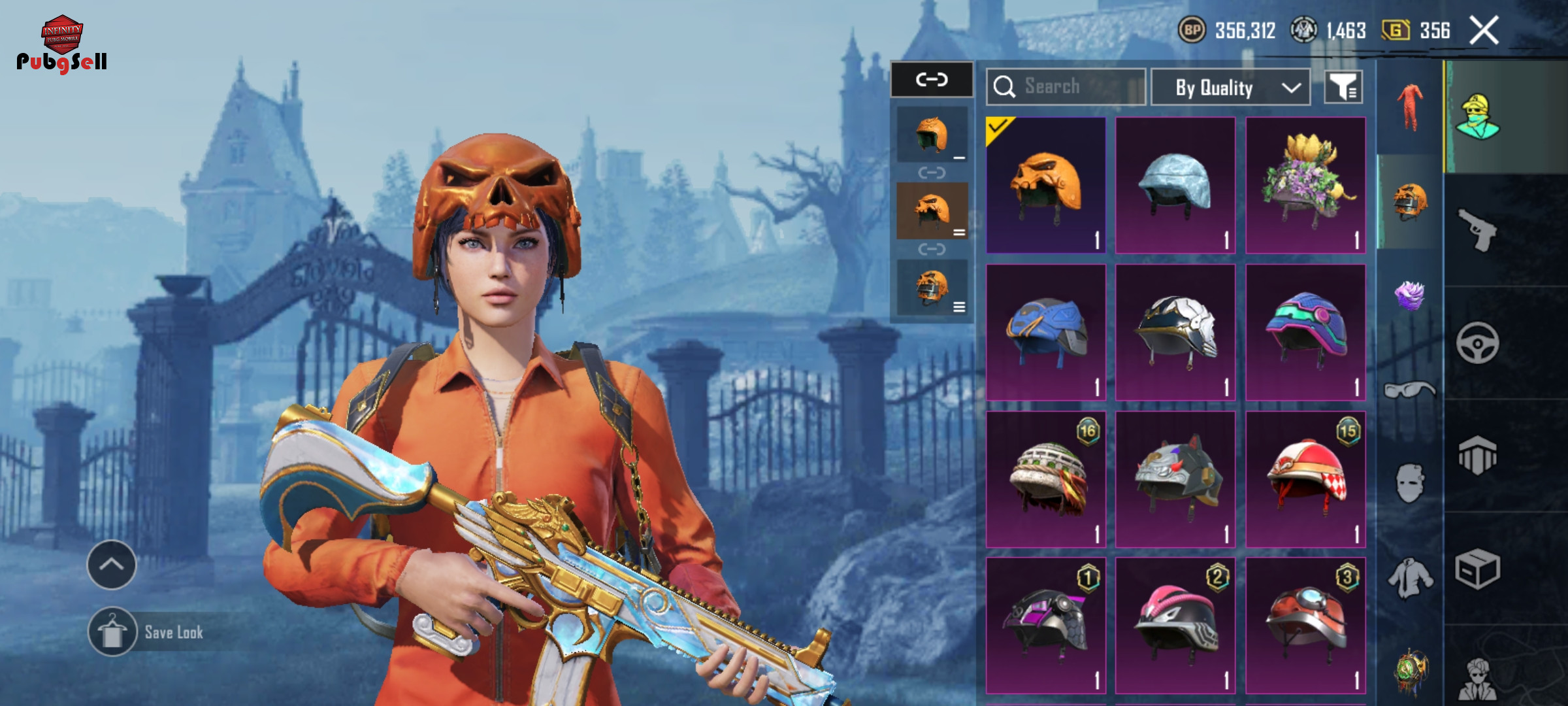Image resolution: width=1568 pixels, height=706 pixels.
Task: Collapse the panel with the up-arrow button
Action: click(112, 565)
